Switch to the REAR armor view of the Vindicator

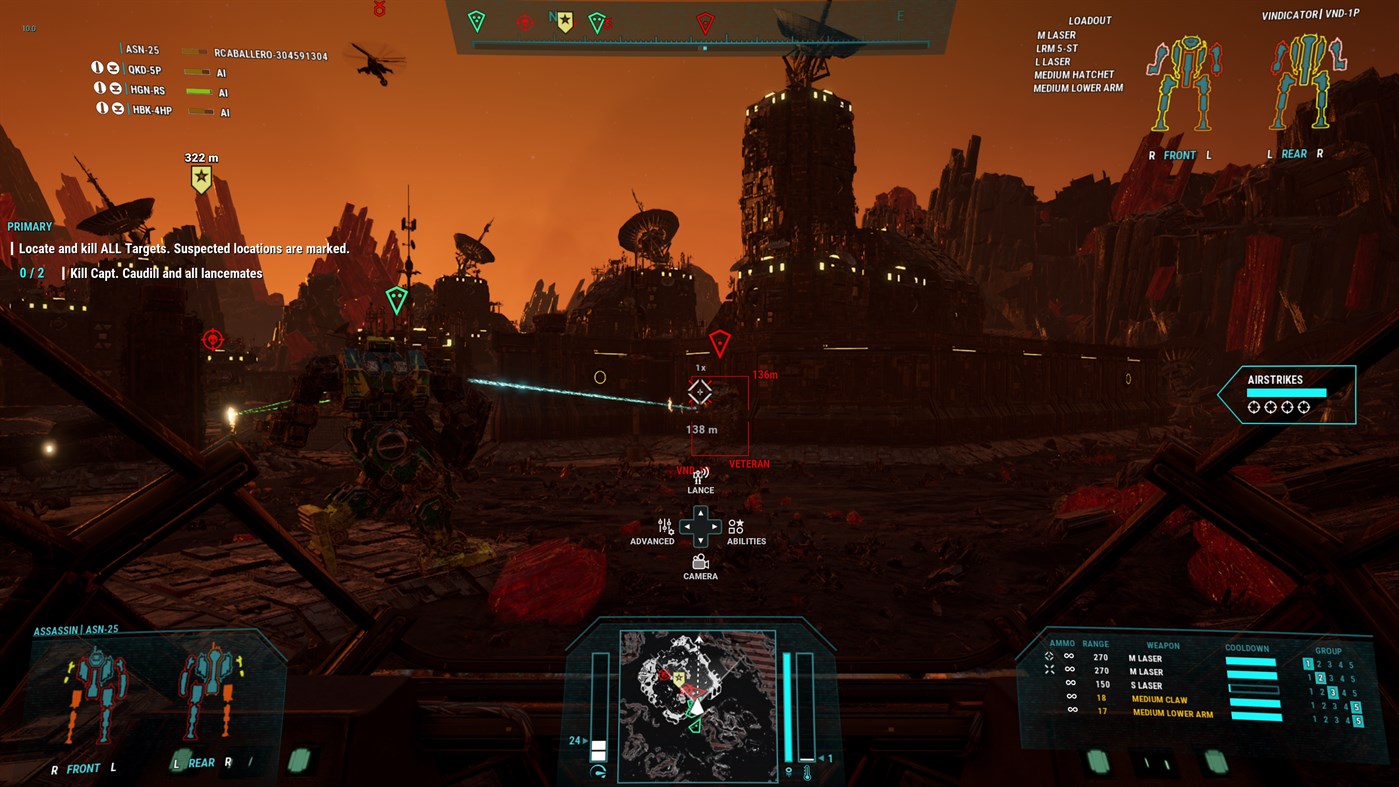[x=1295, y=153]
